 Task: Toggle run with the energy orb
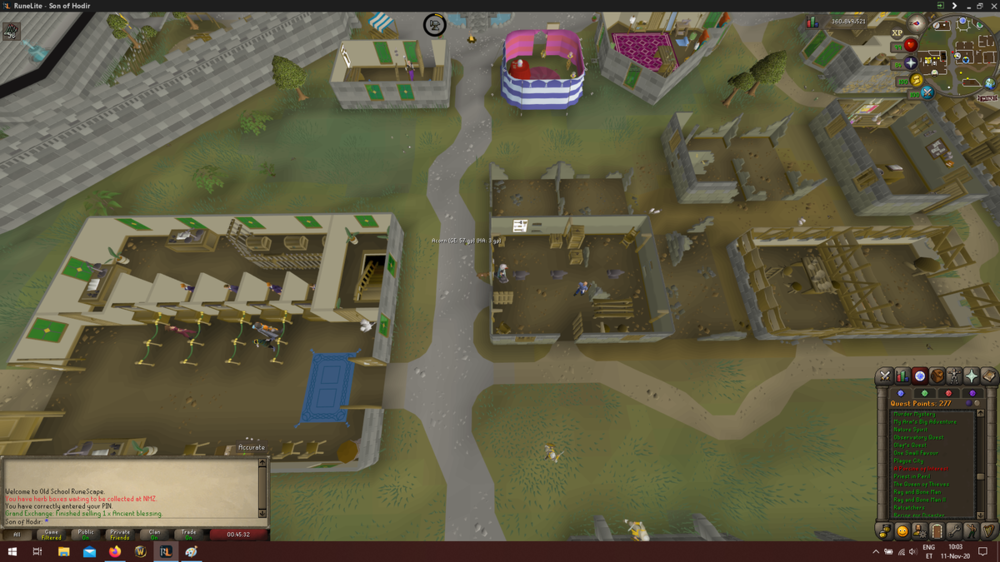tap(917, 80)
